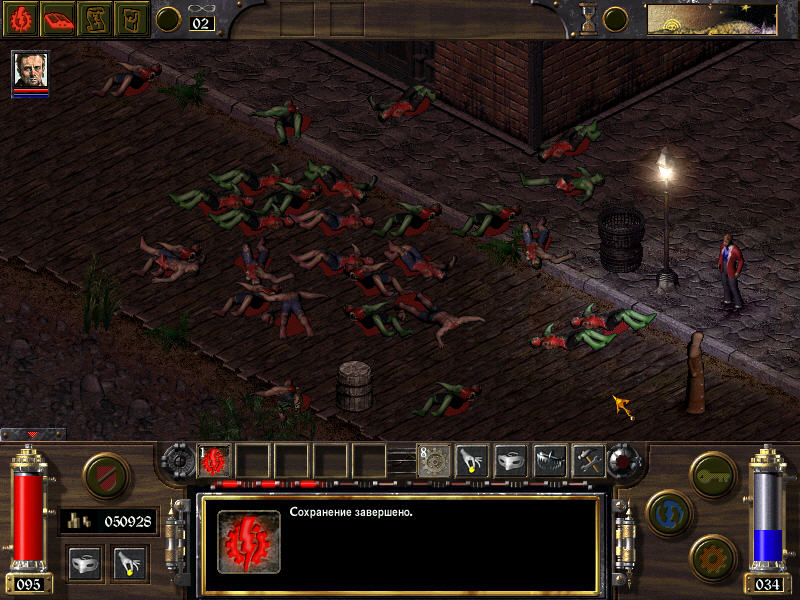Open the inventory button in the top bar

click(133, 18)
